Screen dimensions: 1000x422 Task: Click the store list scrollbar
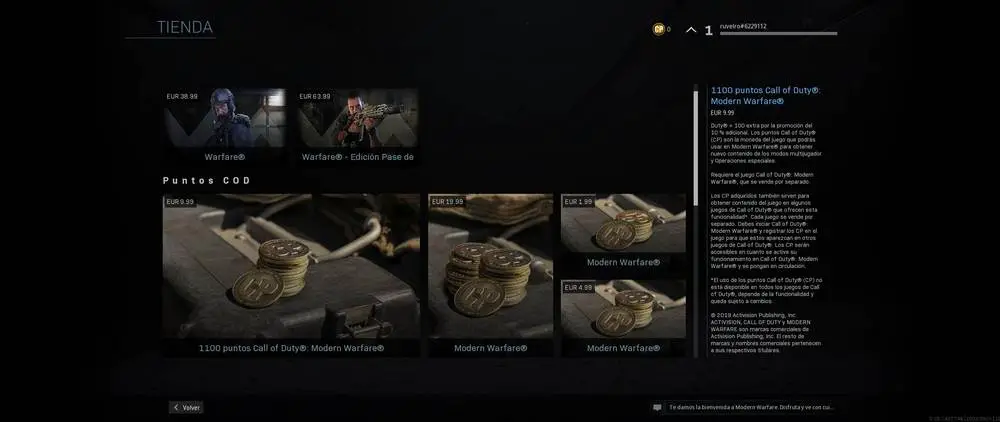click(695, 150)
